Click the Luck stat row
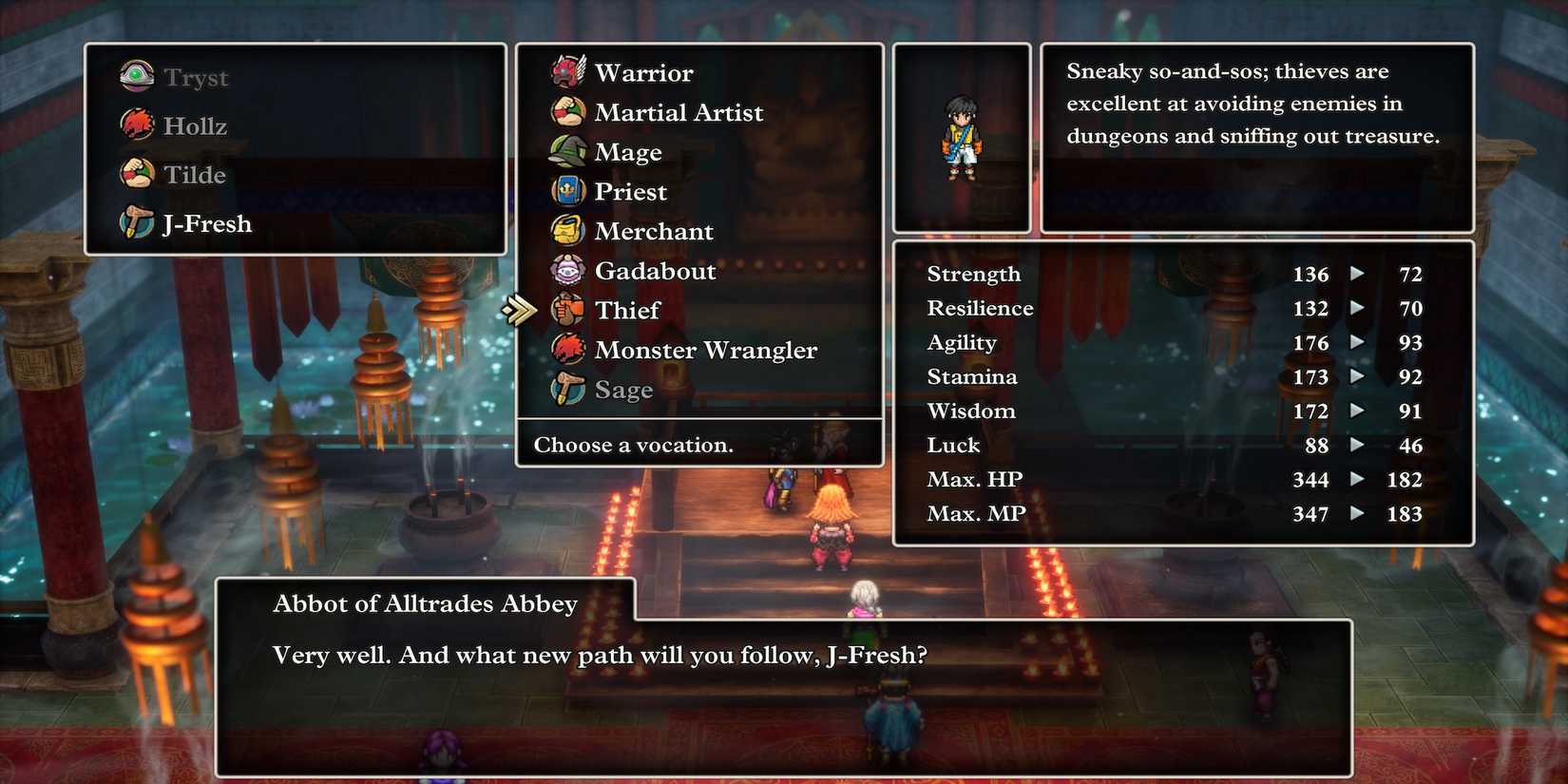The width and height of the screenshot is (1568, 784). 953,445
